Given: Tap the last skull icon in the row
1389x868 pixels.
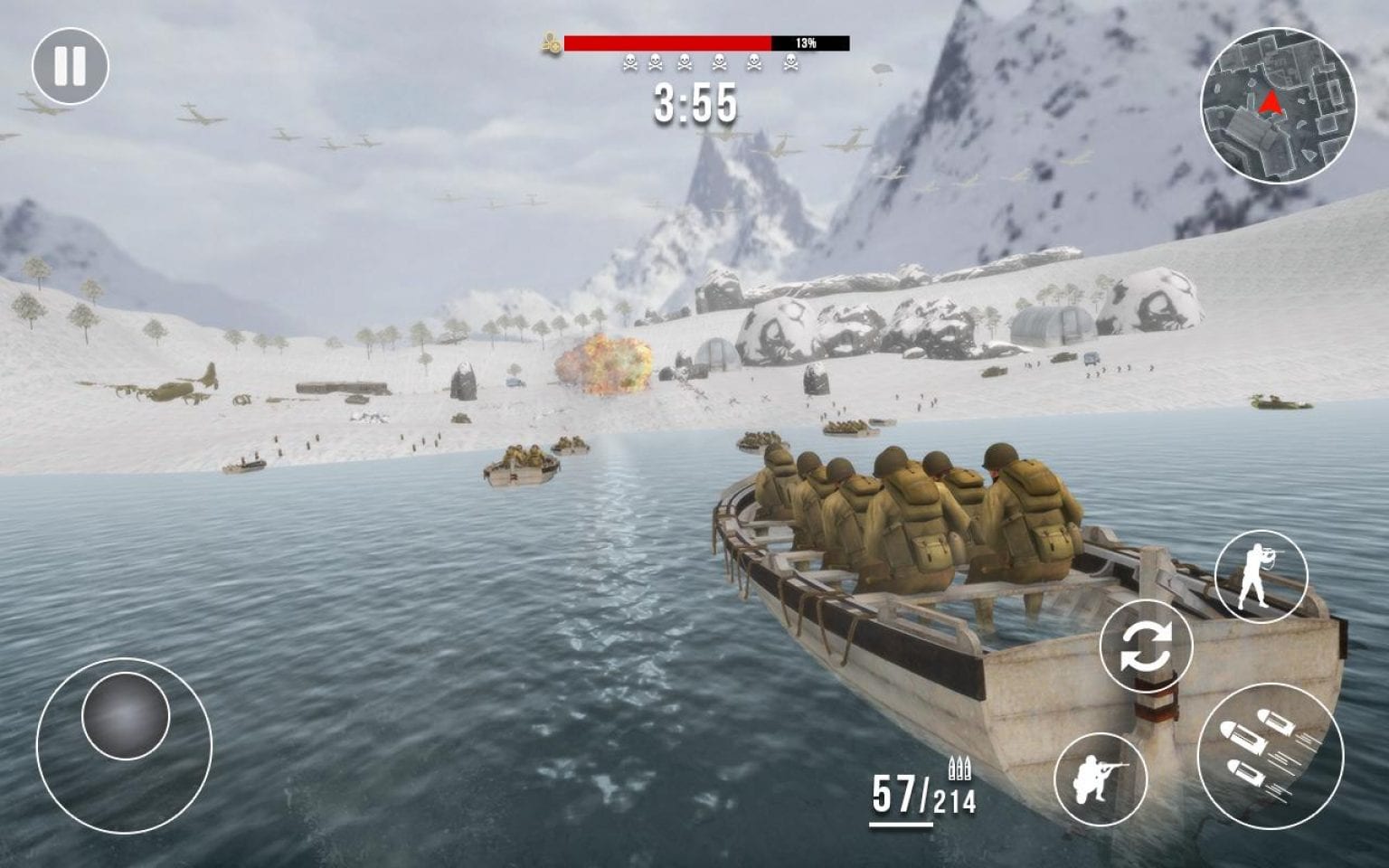Looking at the screenshot, I should [x=790, y=61].
